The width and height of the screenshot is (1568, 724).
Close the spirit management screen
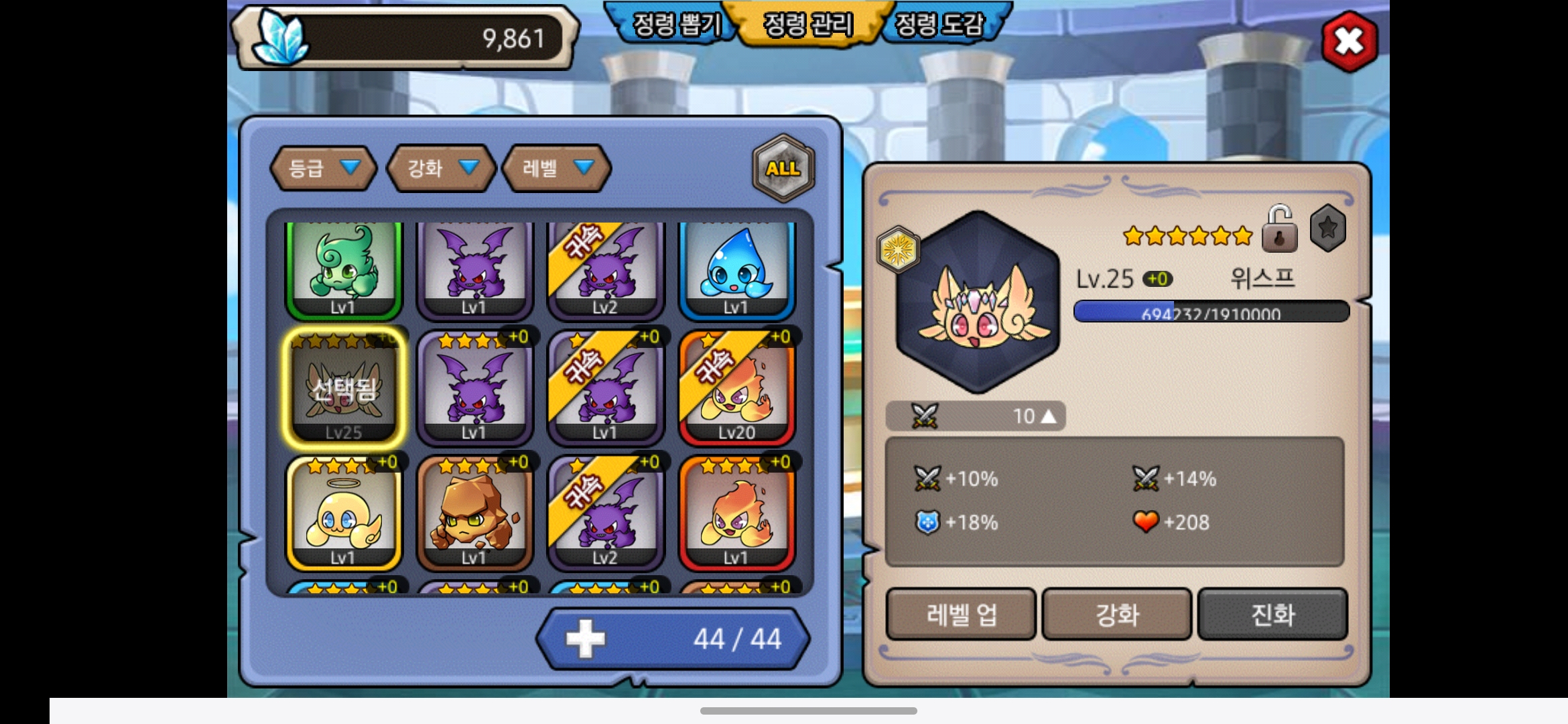click(1349, 42)
